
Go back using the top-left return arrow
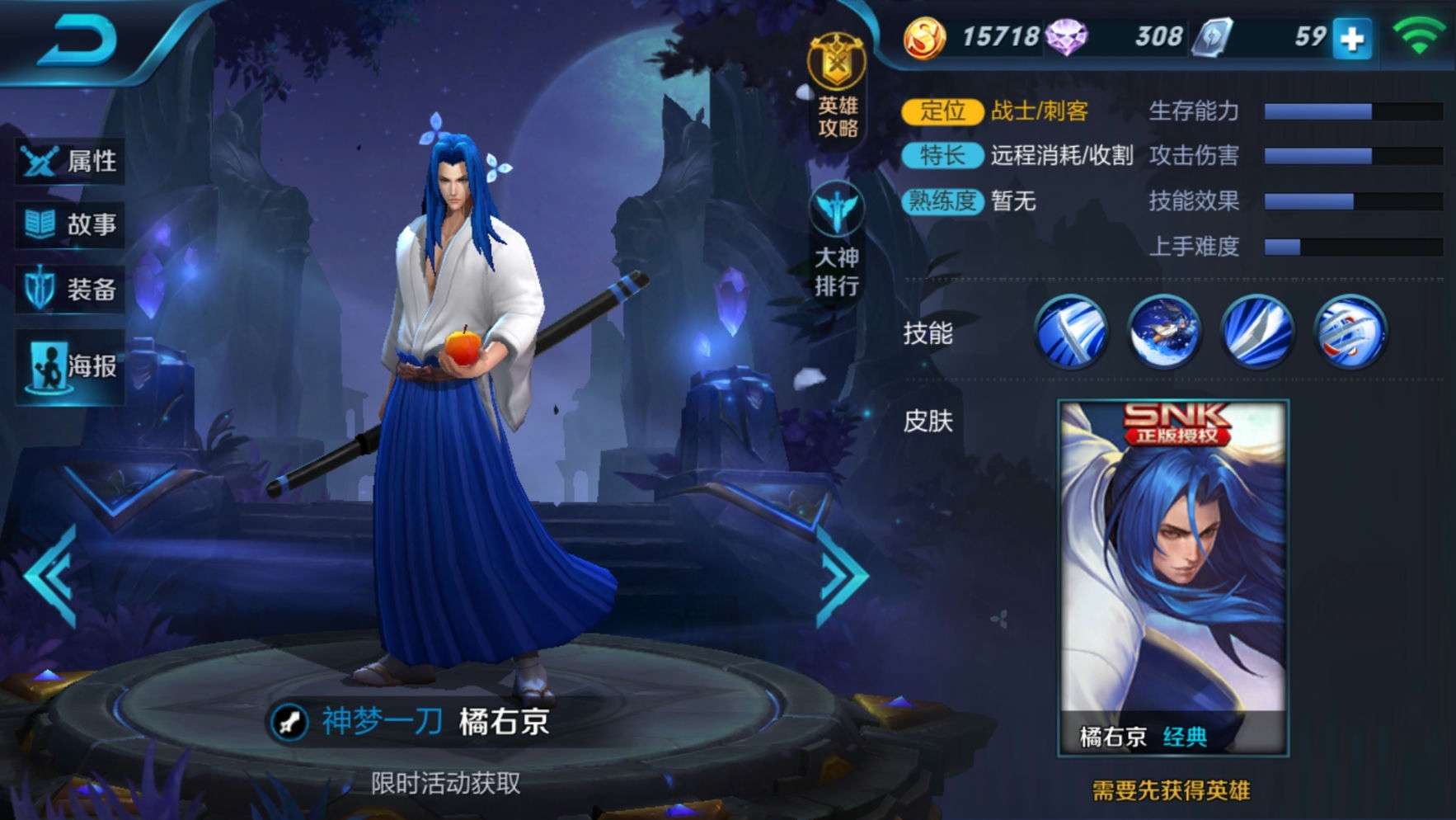click(x=76, y=41)
